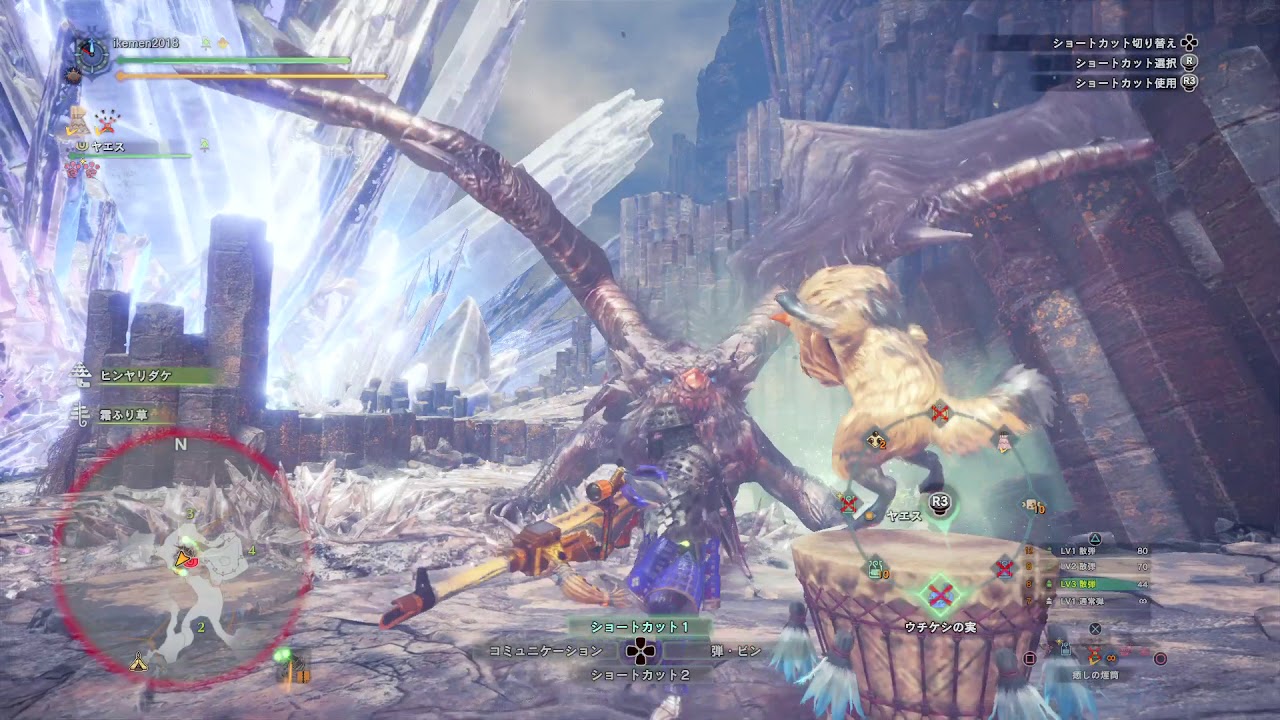This screenshot has width=1280, height=720.
Task: Select the highlighted ウチケシの実 radial slot
Action: (x=940, y=595)
